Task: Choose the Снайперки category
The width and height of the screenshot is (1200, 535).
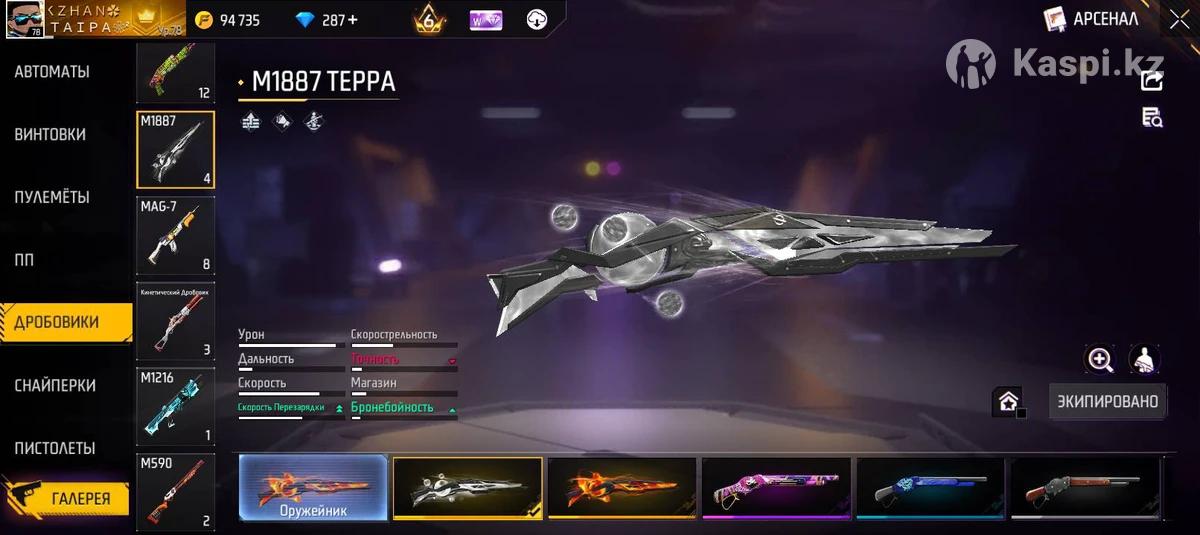Action: [x=55, y=385]
